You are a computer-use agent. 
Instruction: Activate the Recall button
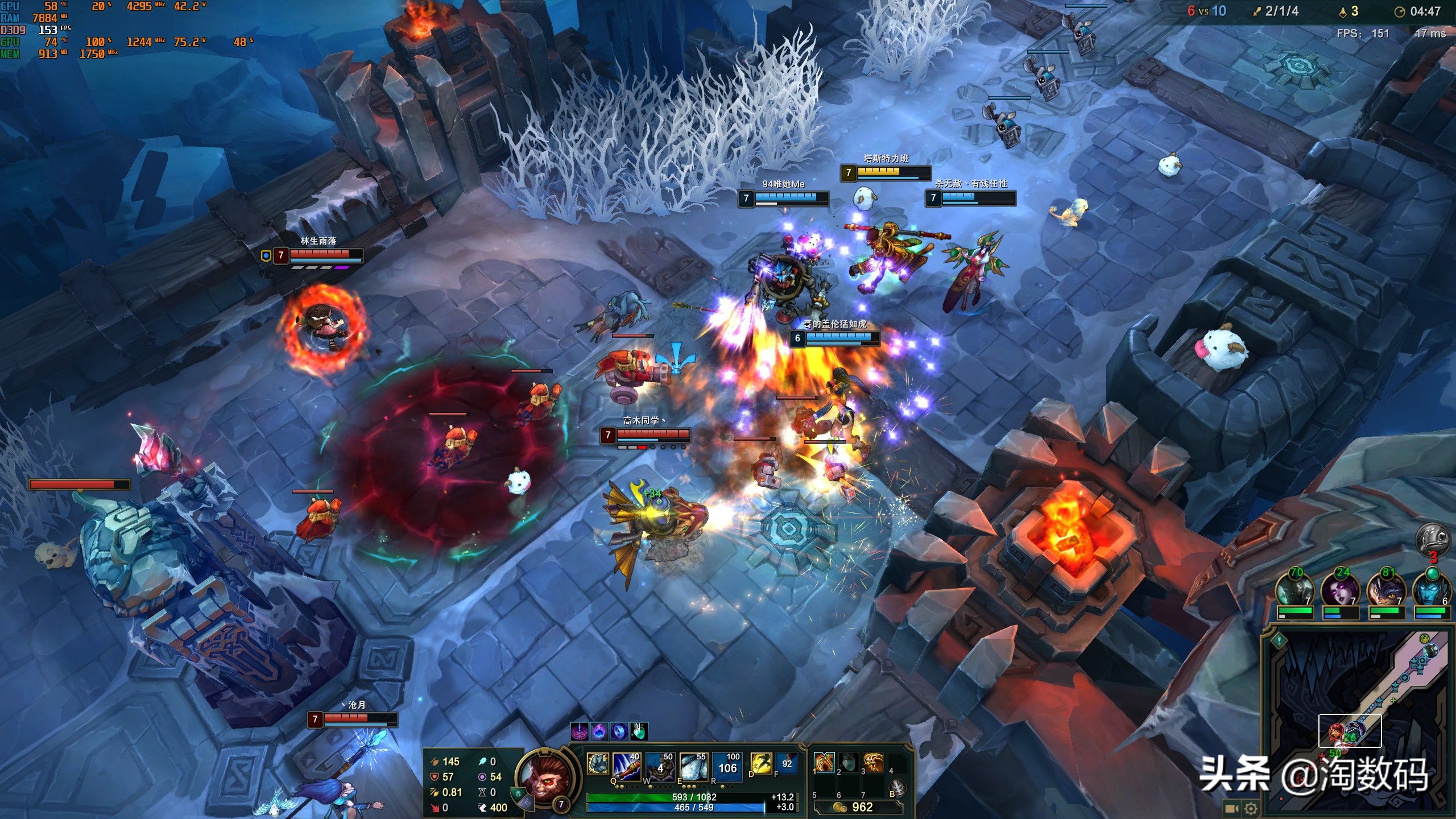pyautogui.click(x=897, y=788)
